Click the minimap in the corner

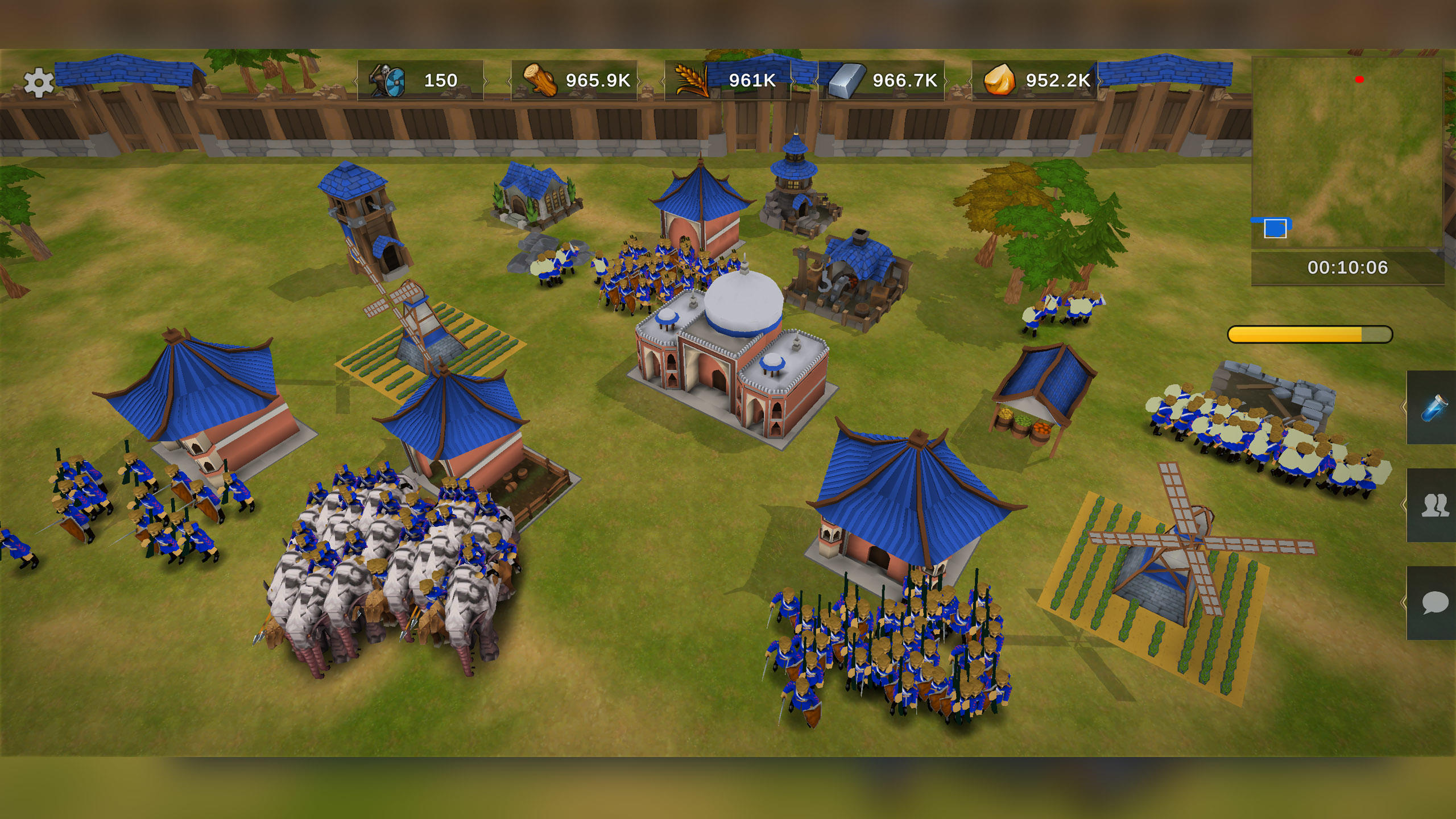1347,152
